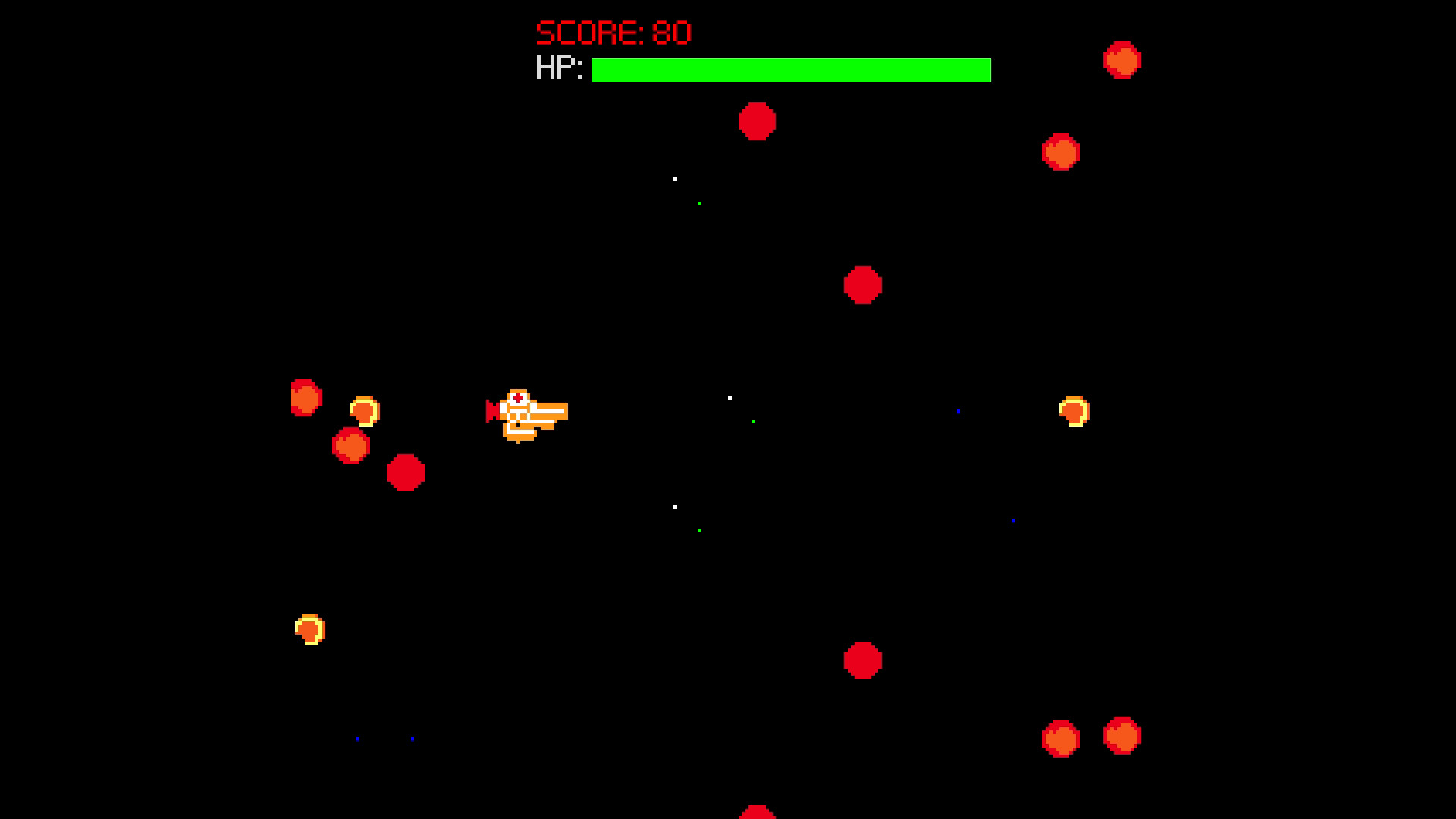
Task: Select the red orb at bottom center edge
Action: (757, 813)
